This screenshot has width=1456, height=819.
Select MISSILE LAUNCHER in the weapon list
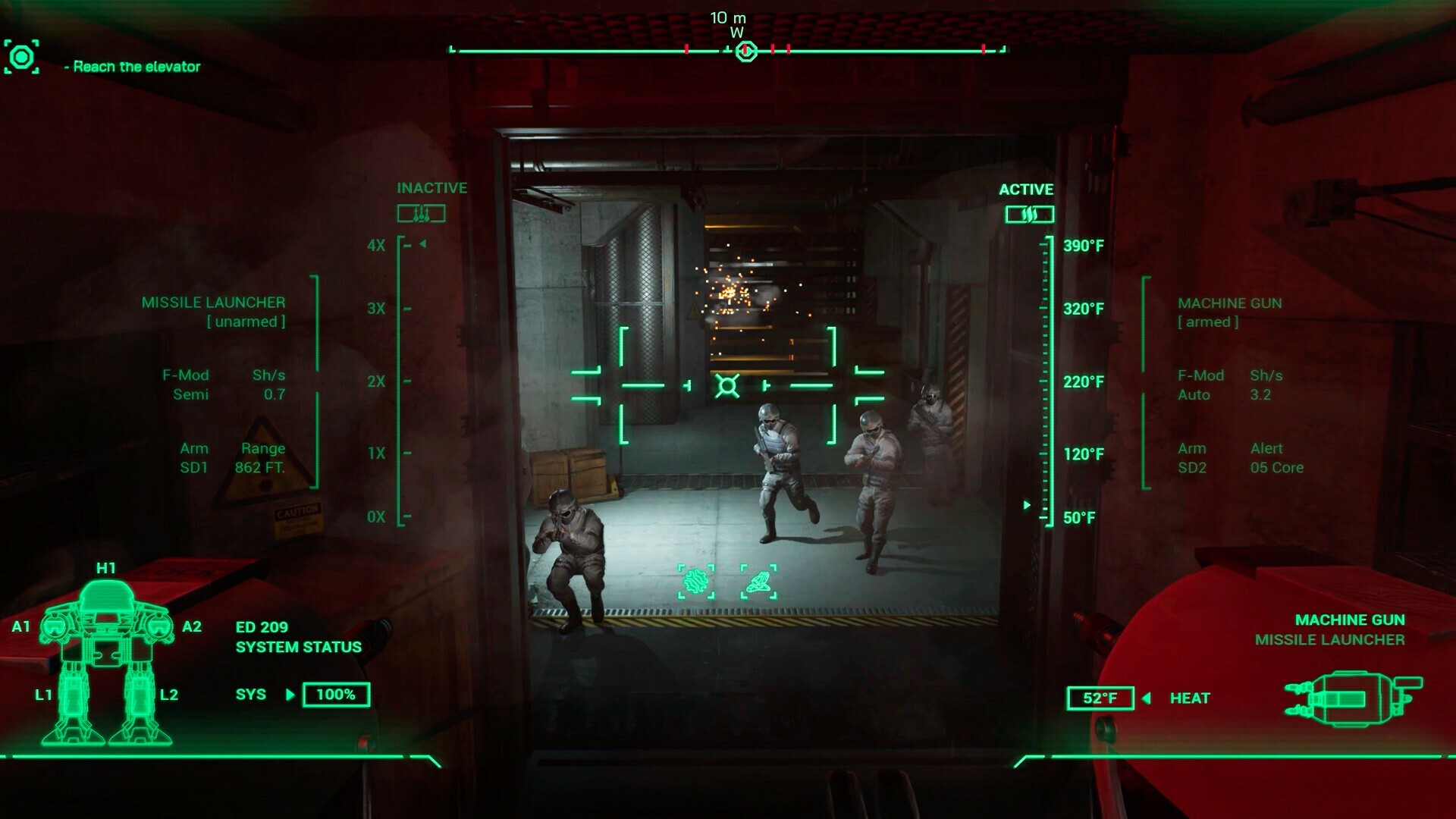point(1330,639)
